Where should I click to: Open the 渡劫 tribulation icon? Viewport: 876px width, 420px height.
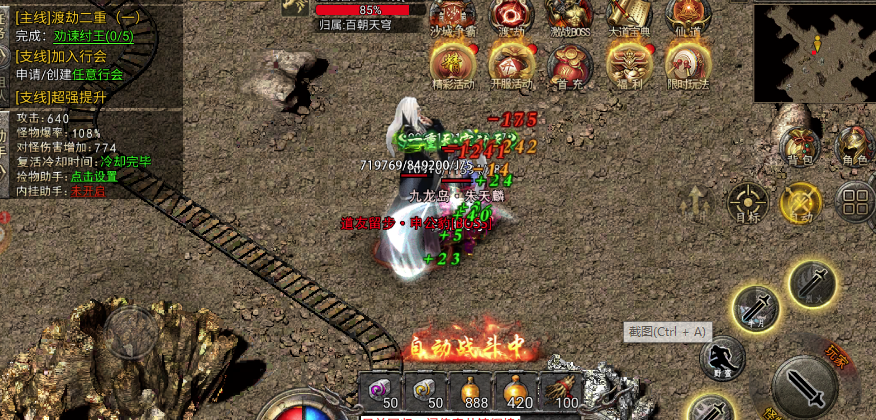[511, 14]
